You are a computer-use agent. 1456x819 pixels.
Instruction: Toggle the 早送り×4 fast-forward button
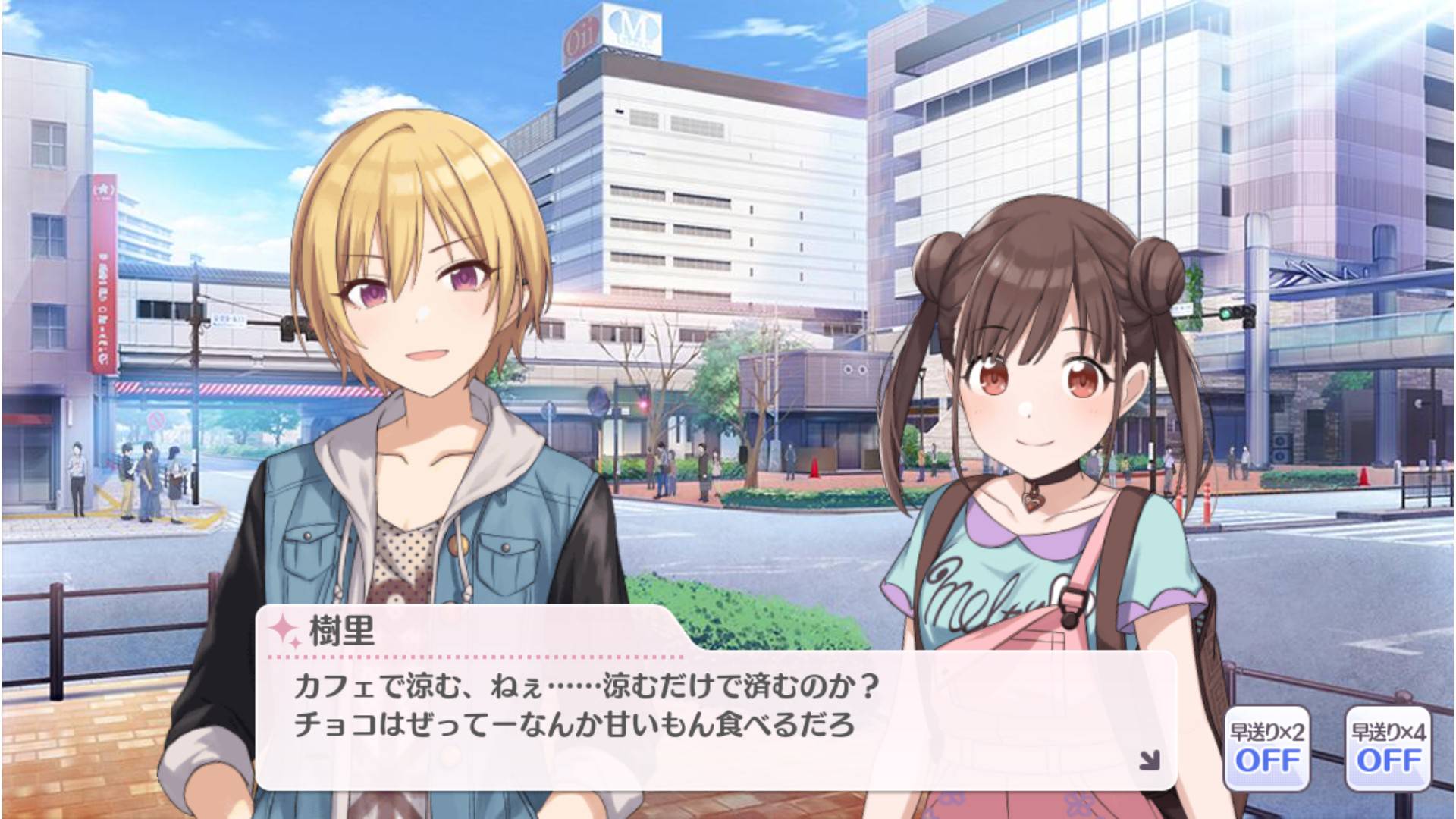[x=1388, y=748]
